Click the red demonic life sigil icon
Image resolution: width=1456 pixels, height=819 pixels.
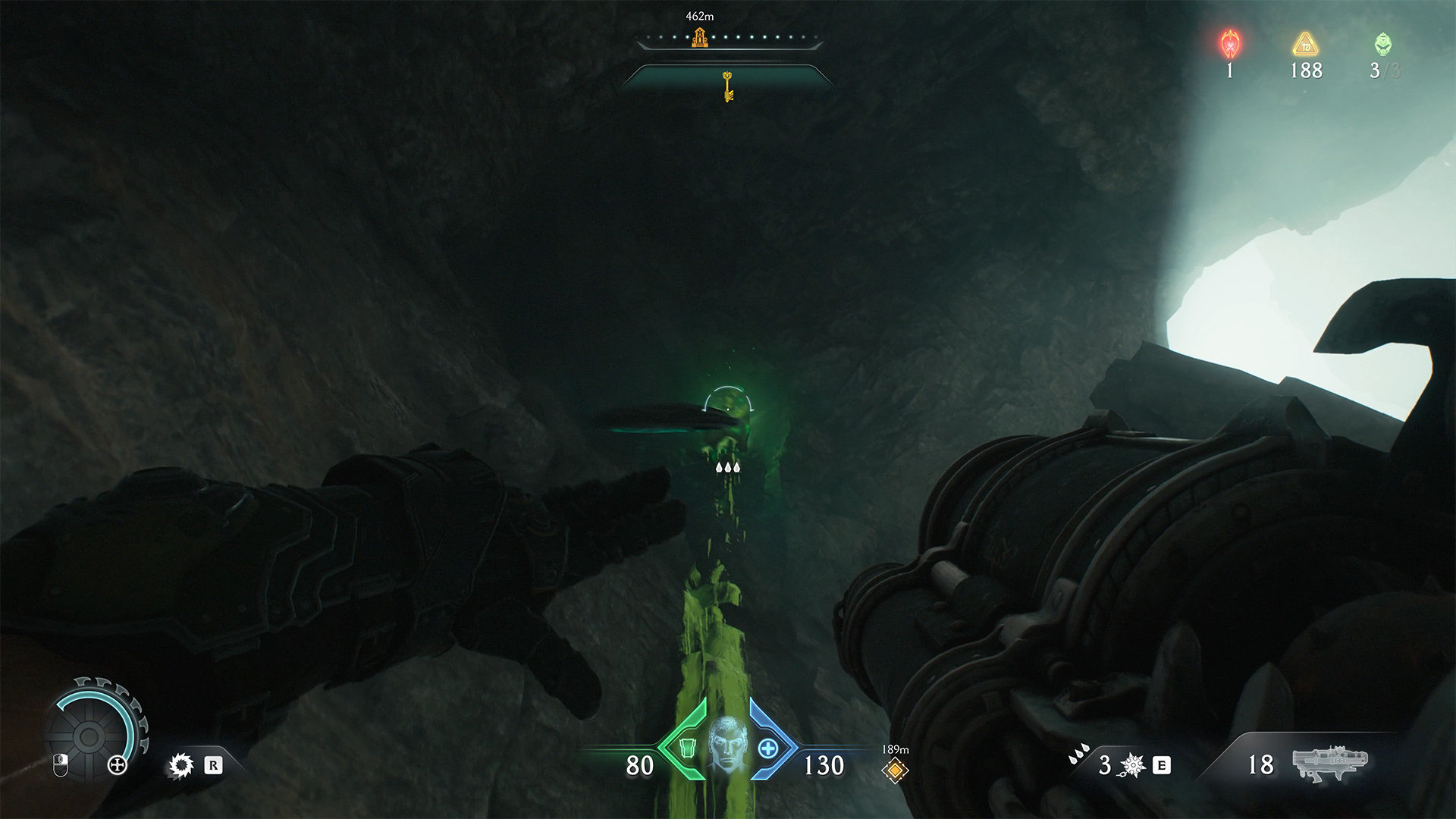1229,45
